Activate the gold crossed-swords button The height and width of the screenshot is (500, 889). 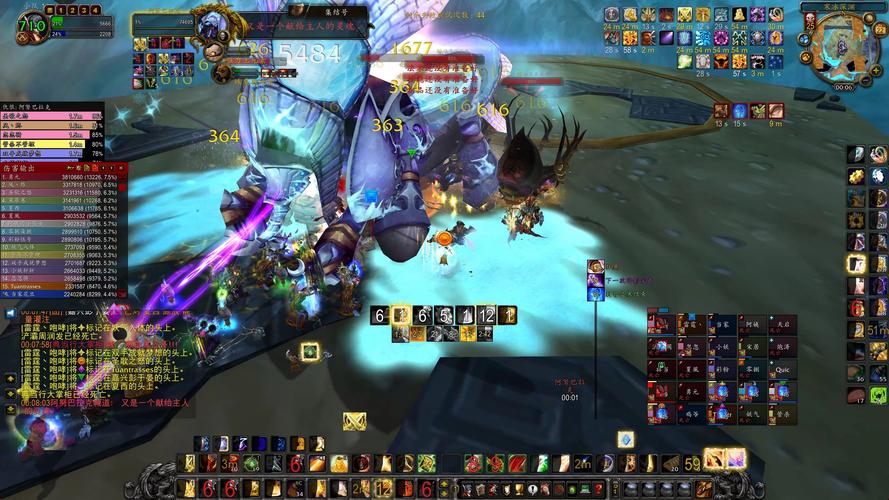point(354,422)
